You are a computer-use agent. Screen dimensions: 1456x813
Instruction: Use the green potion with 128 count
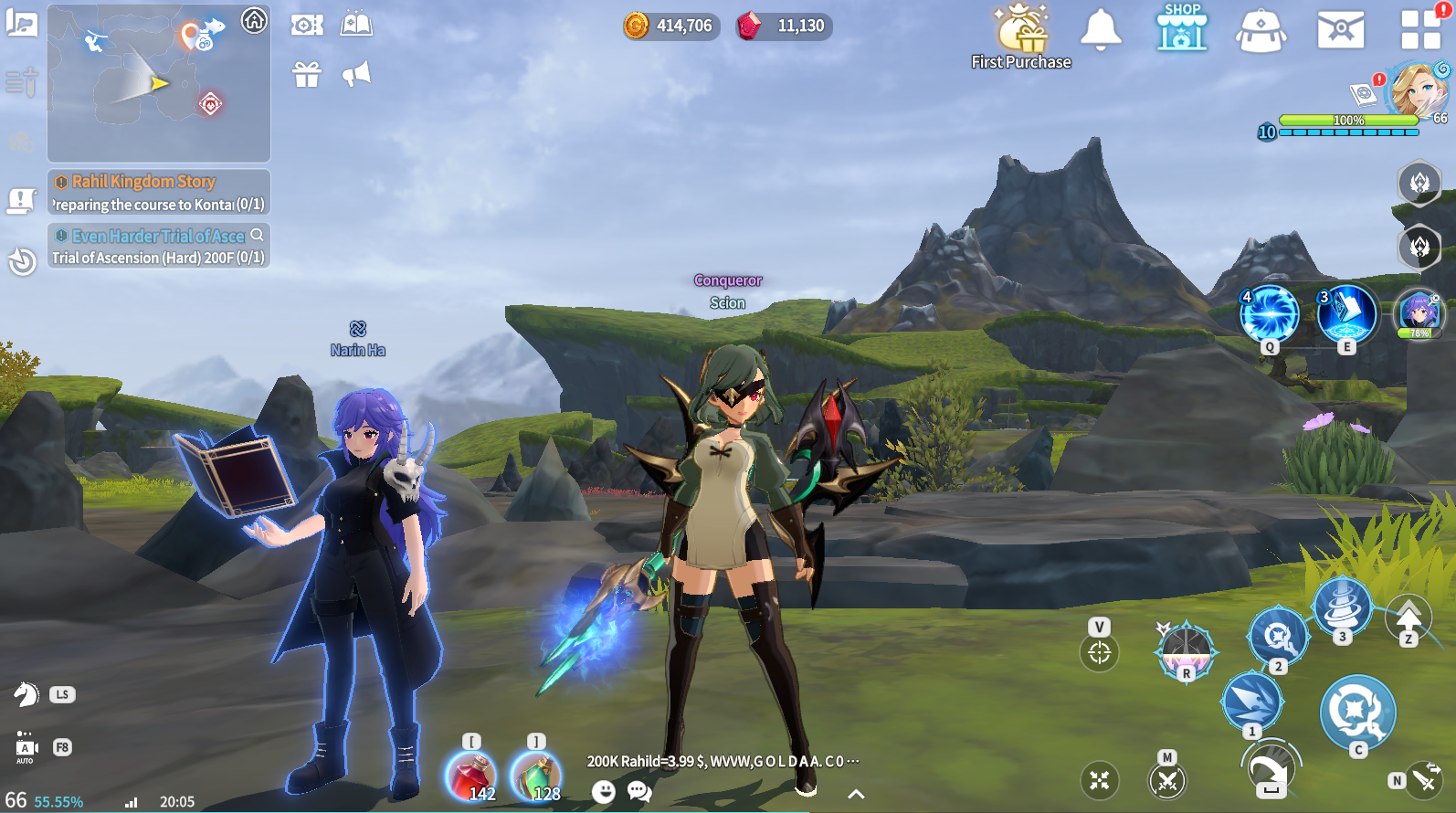(x=536, y=776)
